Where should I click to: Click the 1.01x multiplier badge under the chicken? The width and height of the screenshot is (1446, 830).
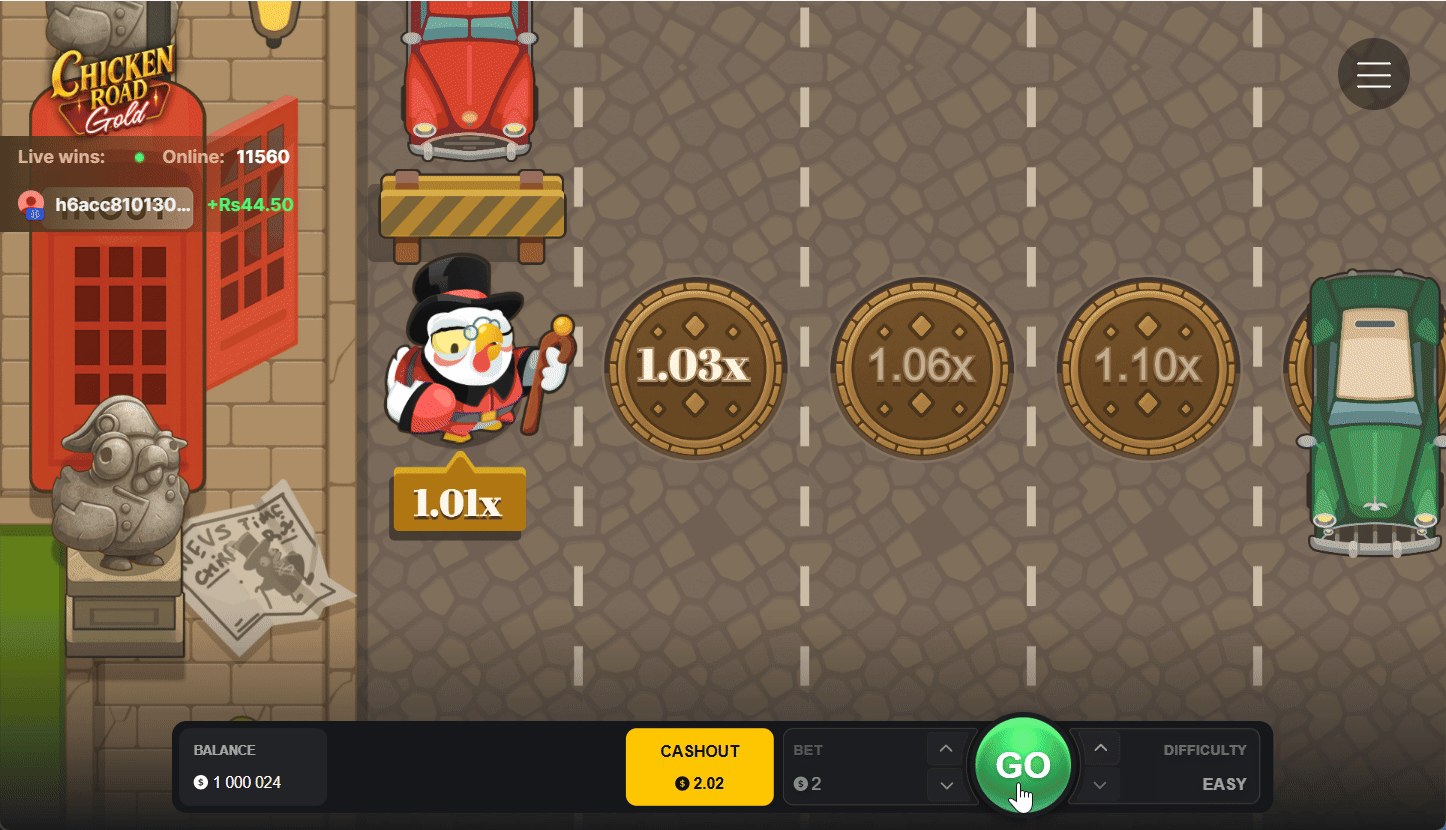(457, 500)
